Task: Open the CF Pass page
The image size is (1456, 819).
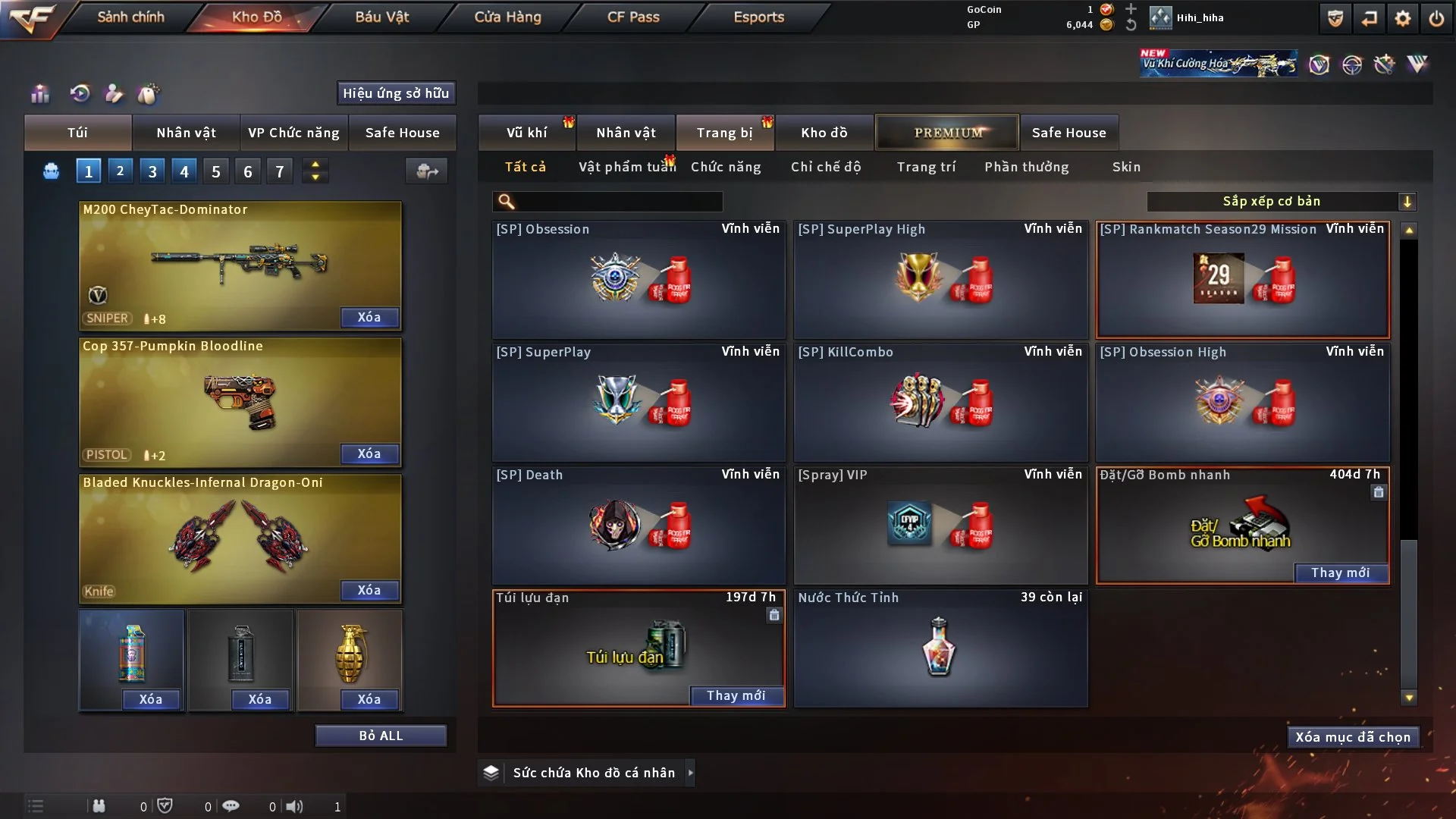Action: click(633, 17)
